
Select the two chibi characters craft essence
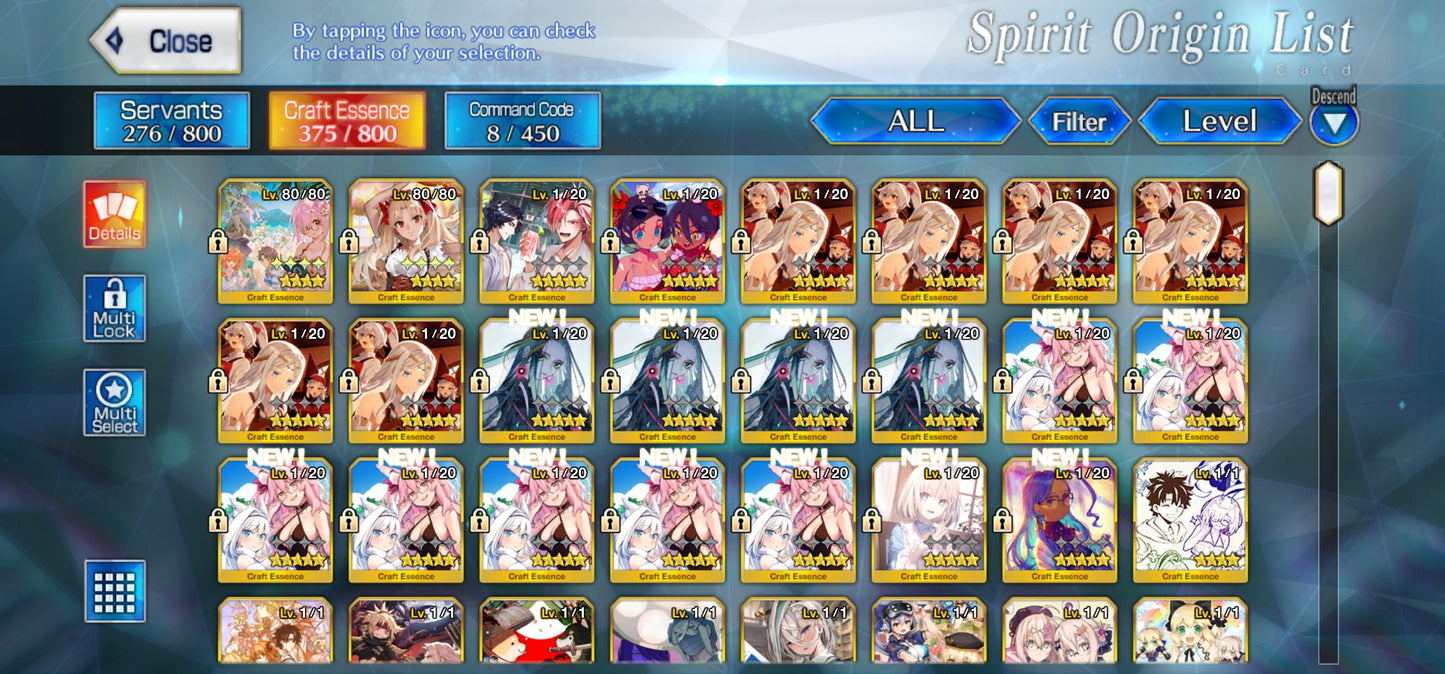668,240
